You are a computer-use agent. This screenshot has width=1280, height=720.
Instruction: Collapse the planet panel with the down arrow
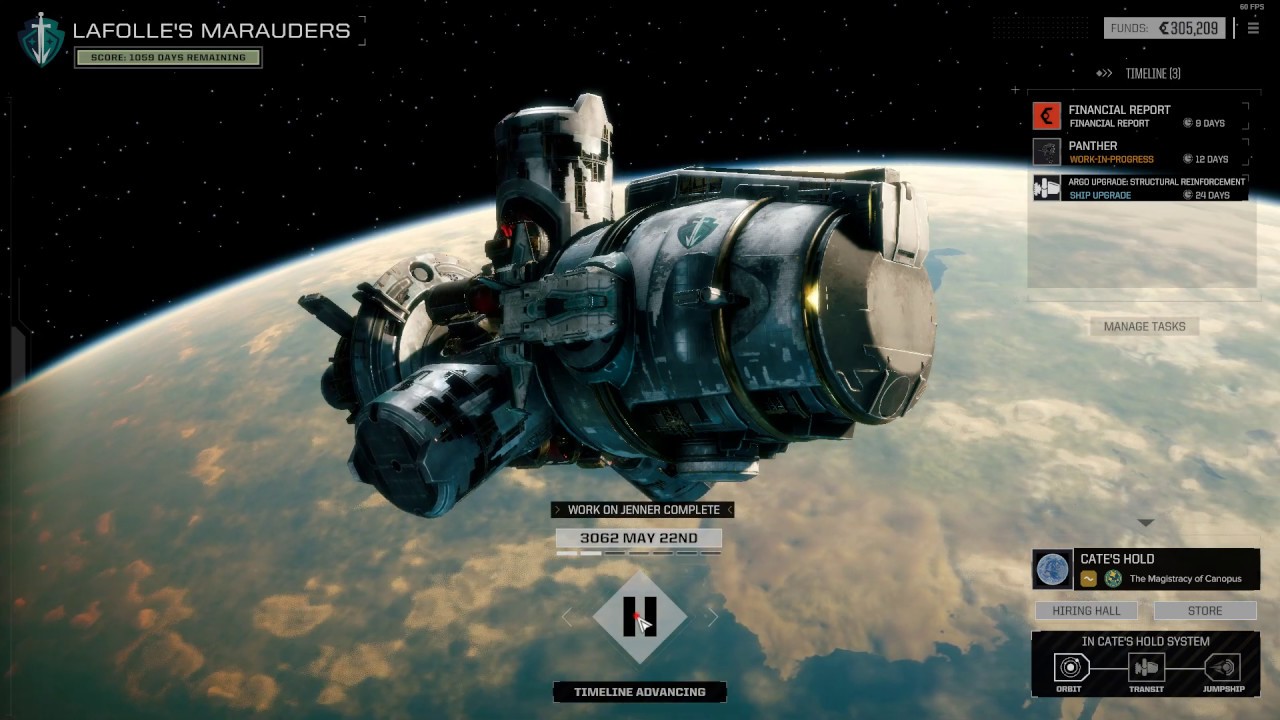pyautogui.click(x=1146, y=523)
